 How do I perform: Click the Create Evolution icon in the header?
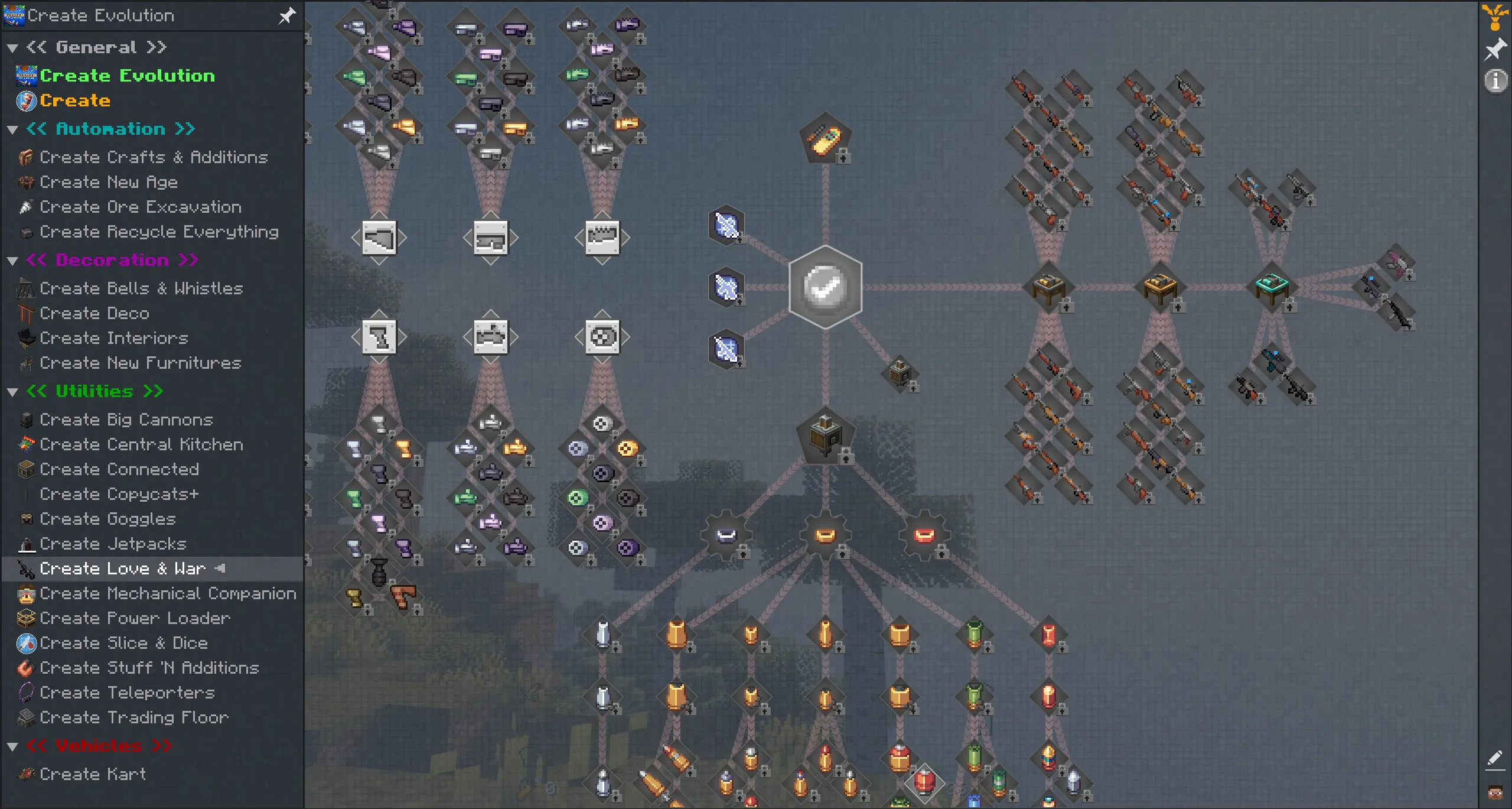[x=14, y=15]
